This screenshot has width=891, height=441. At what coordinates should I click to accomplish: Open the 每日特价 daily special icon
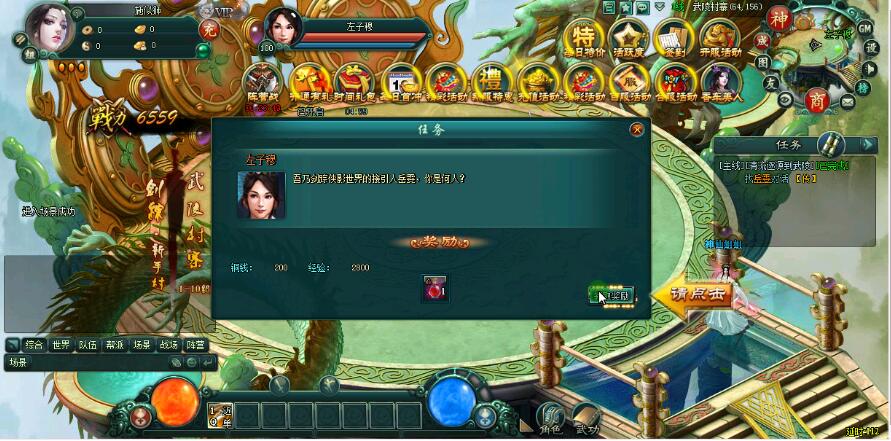(584, 39)
